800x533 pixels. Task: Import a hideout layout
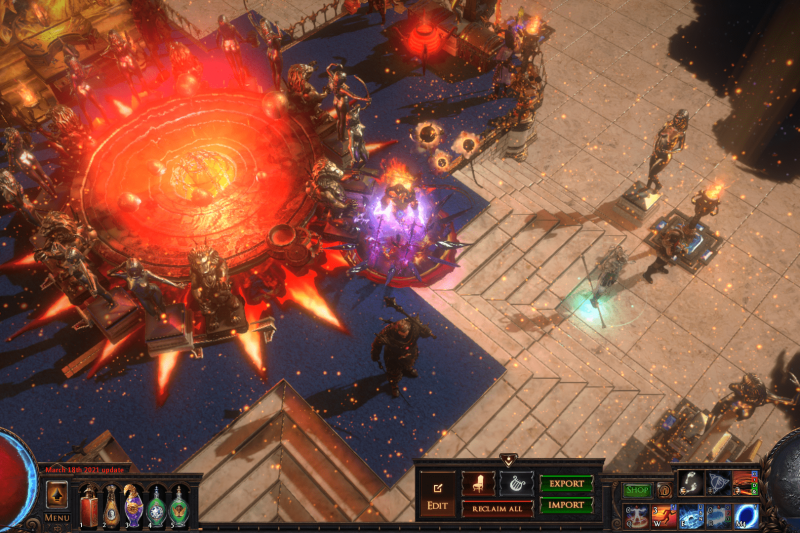click(566, 505)
